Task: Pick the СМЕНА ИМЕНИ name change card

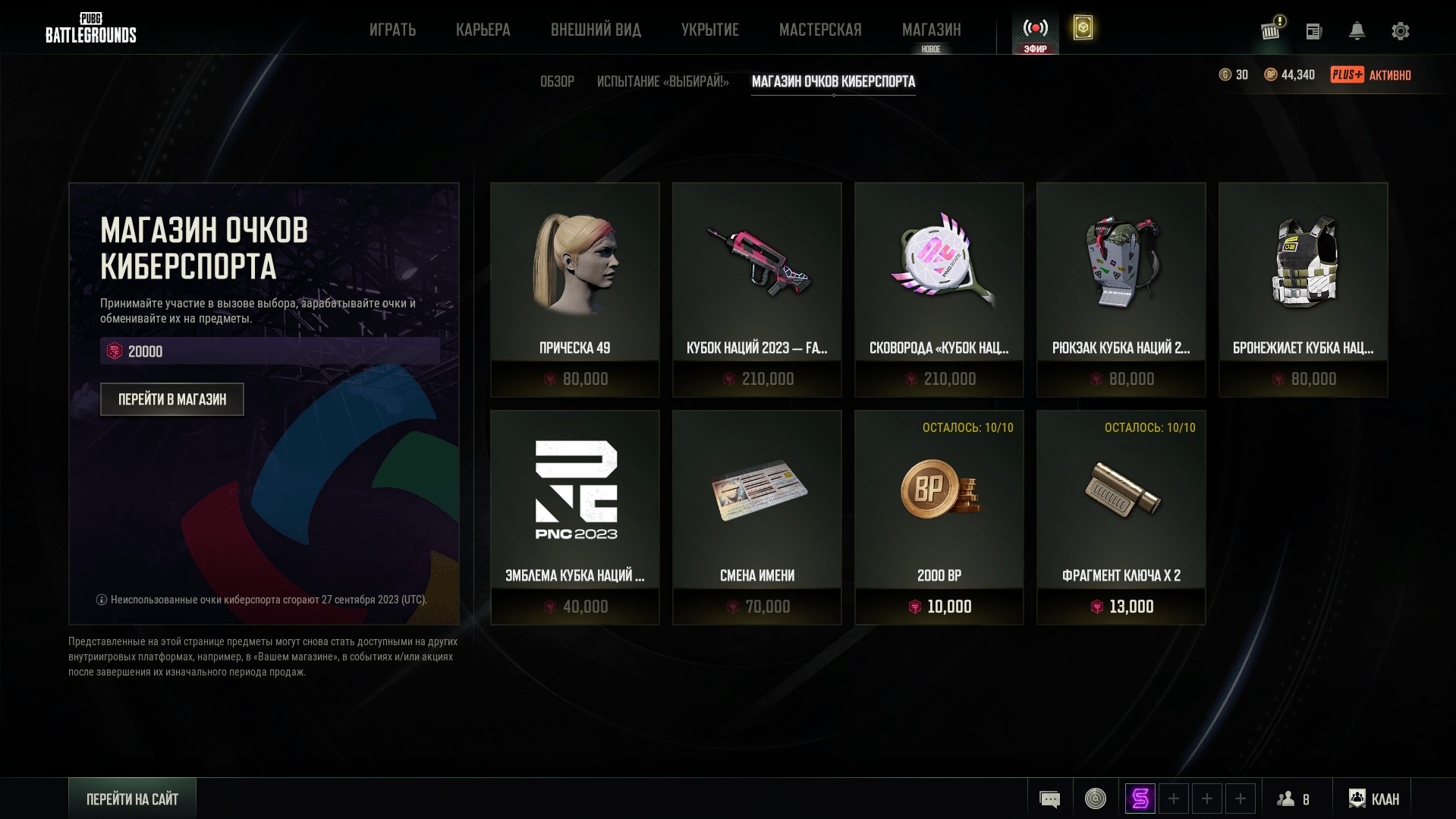Action: [x=756, y=517]
